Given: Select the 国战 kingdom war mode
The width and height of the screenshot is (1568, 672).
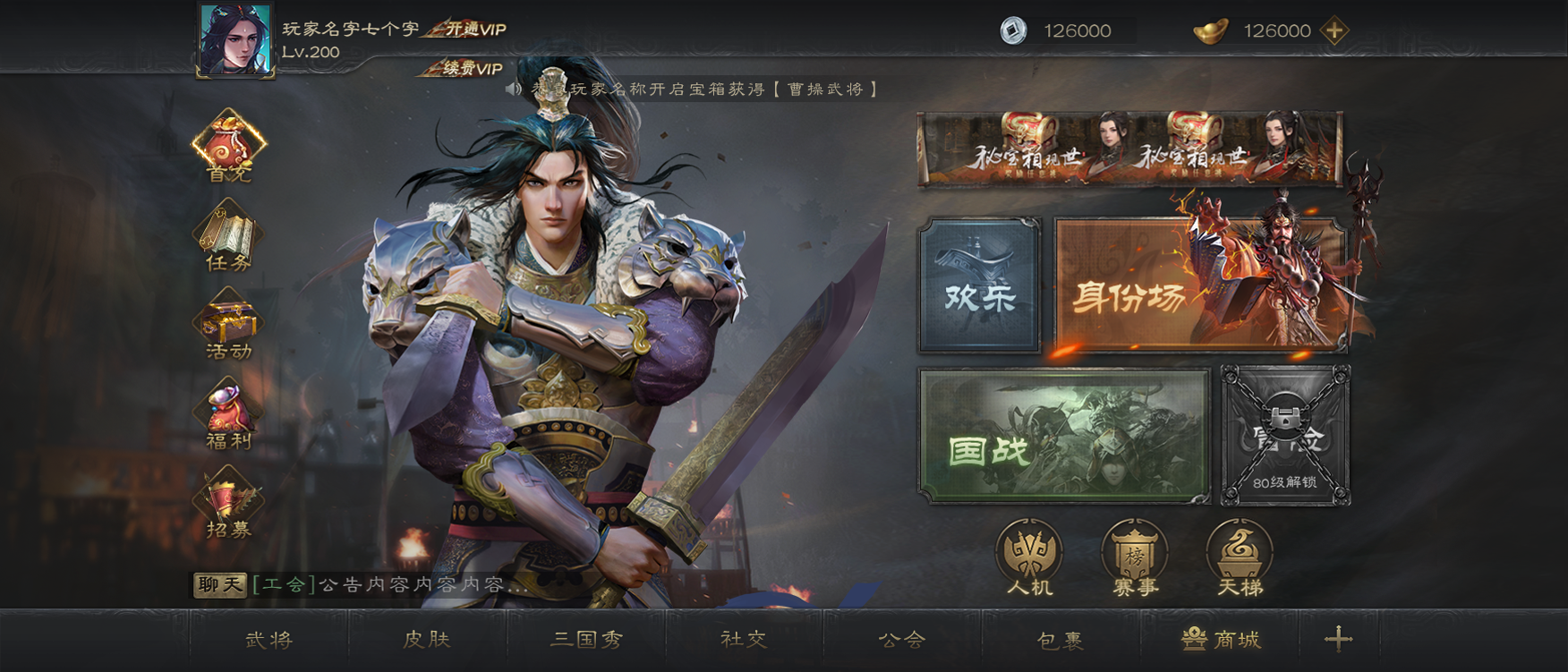Looking at the screenshot, I should tap(1064, 435).
